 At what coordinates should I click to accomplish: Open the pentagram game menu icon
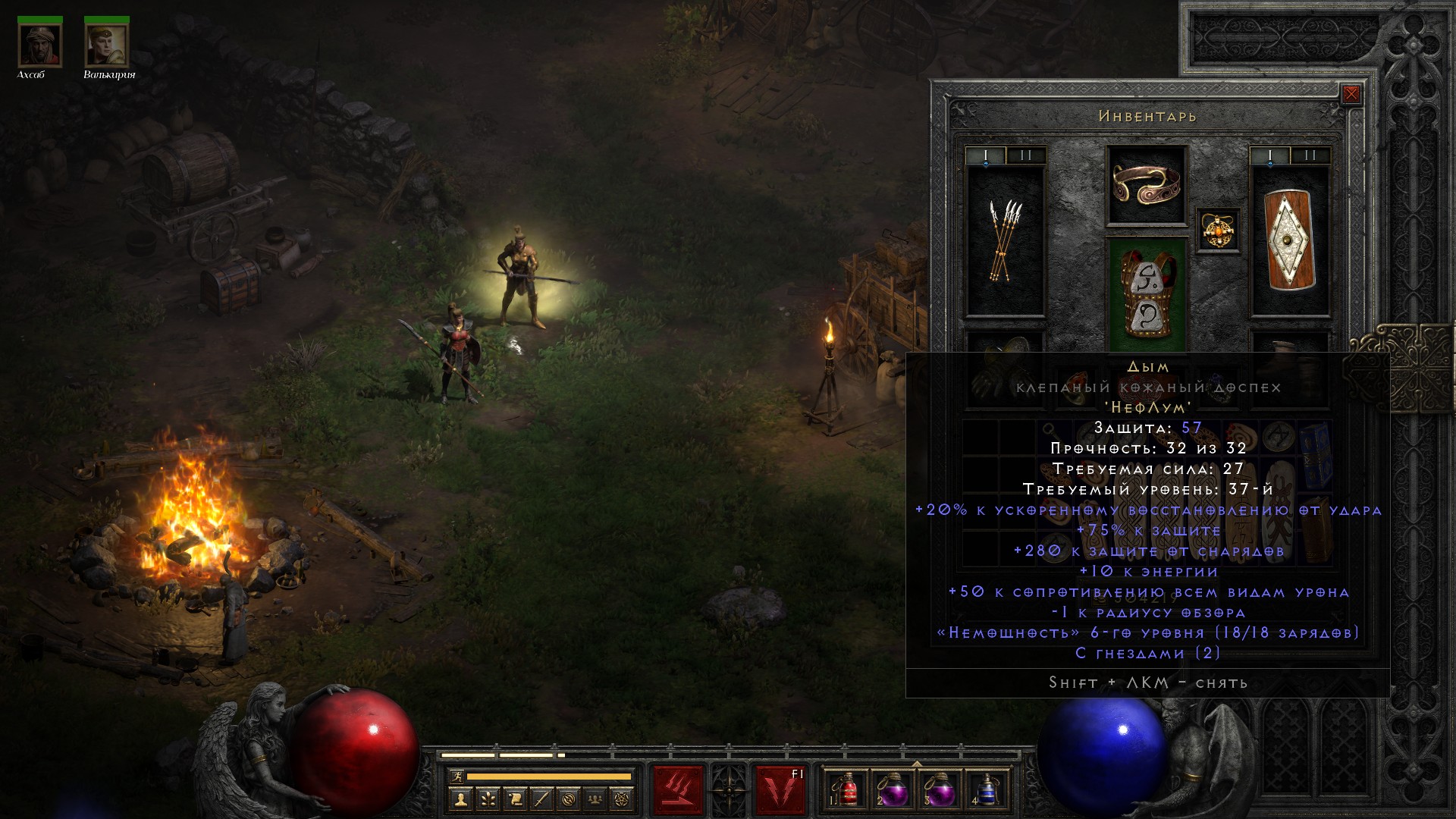622,799
